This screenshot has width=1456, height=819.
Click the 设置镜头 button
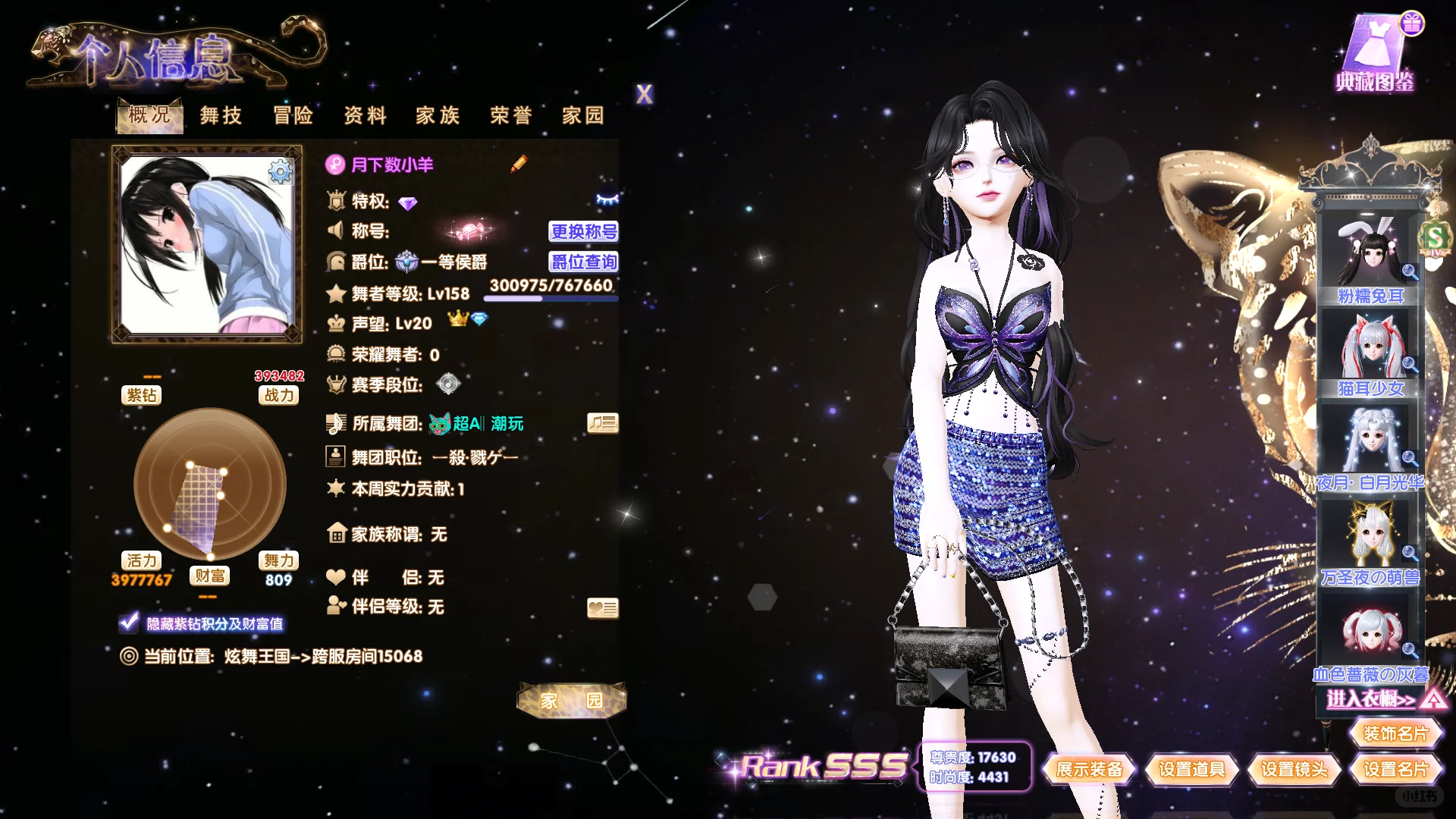click(1294, 770)
